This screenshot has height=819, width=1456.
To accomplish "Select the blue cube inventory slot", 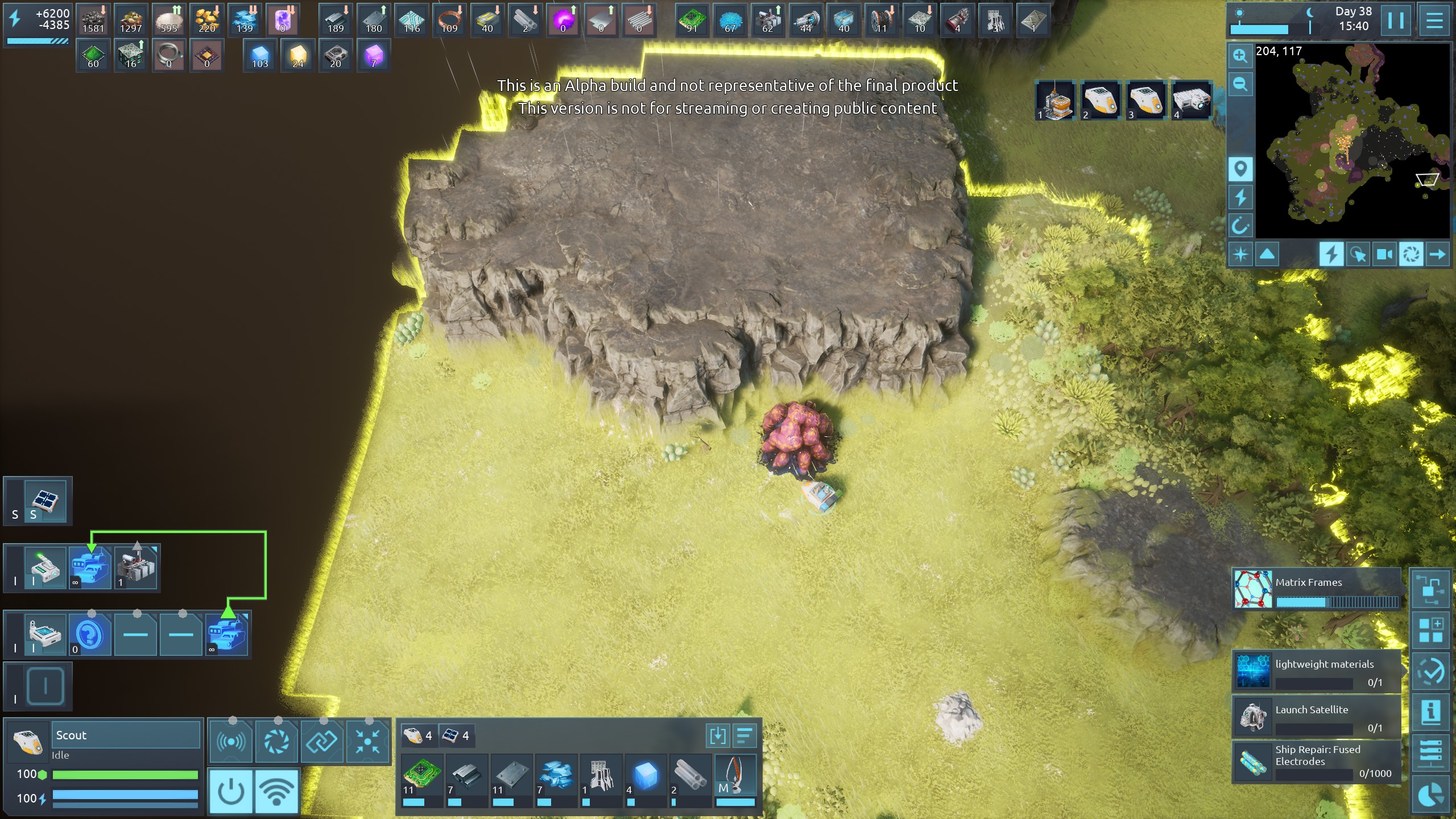I will [646, 776].
